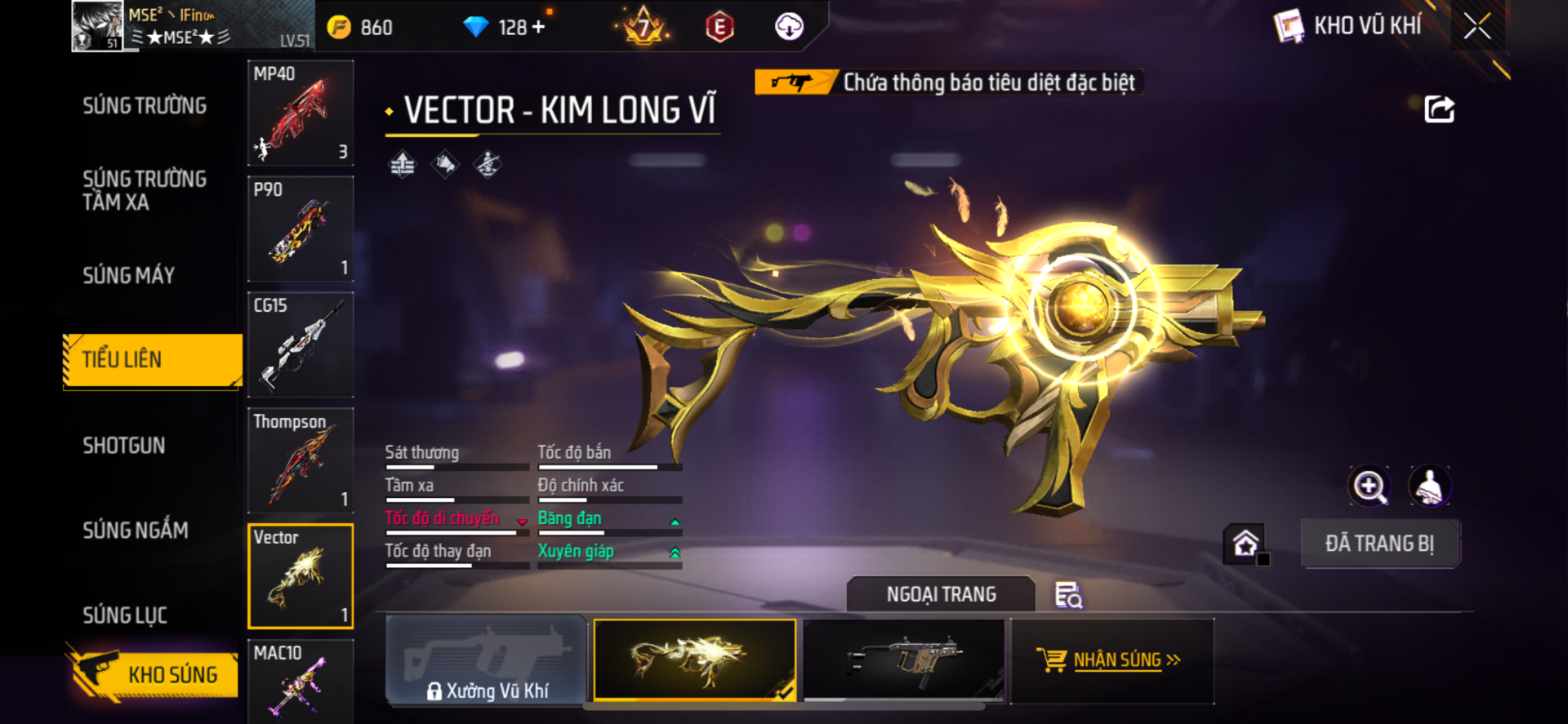Select the MP40 weapon thumbnail

[x=301, y=113]
